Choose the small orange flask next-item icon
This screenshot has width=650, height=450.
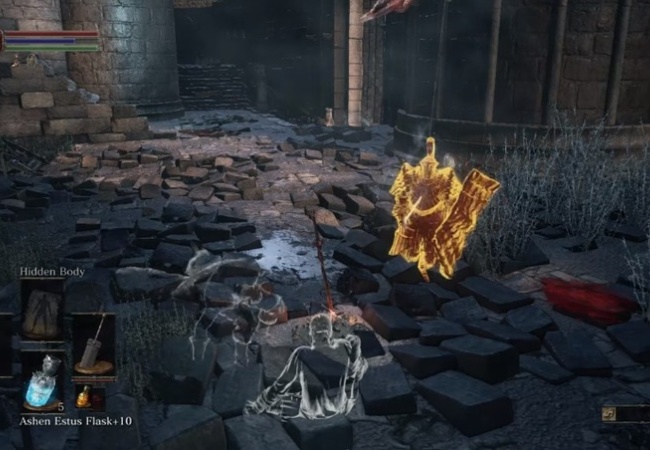83,397
